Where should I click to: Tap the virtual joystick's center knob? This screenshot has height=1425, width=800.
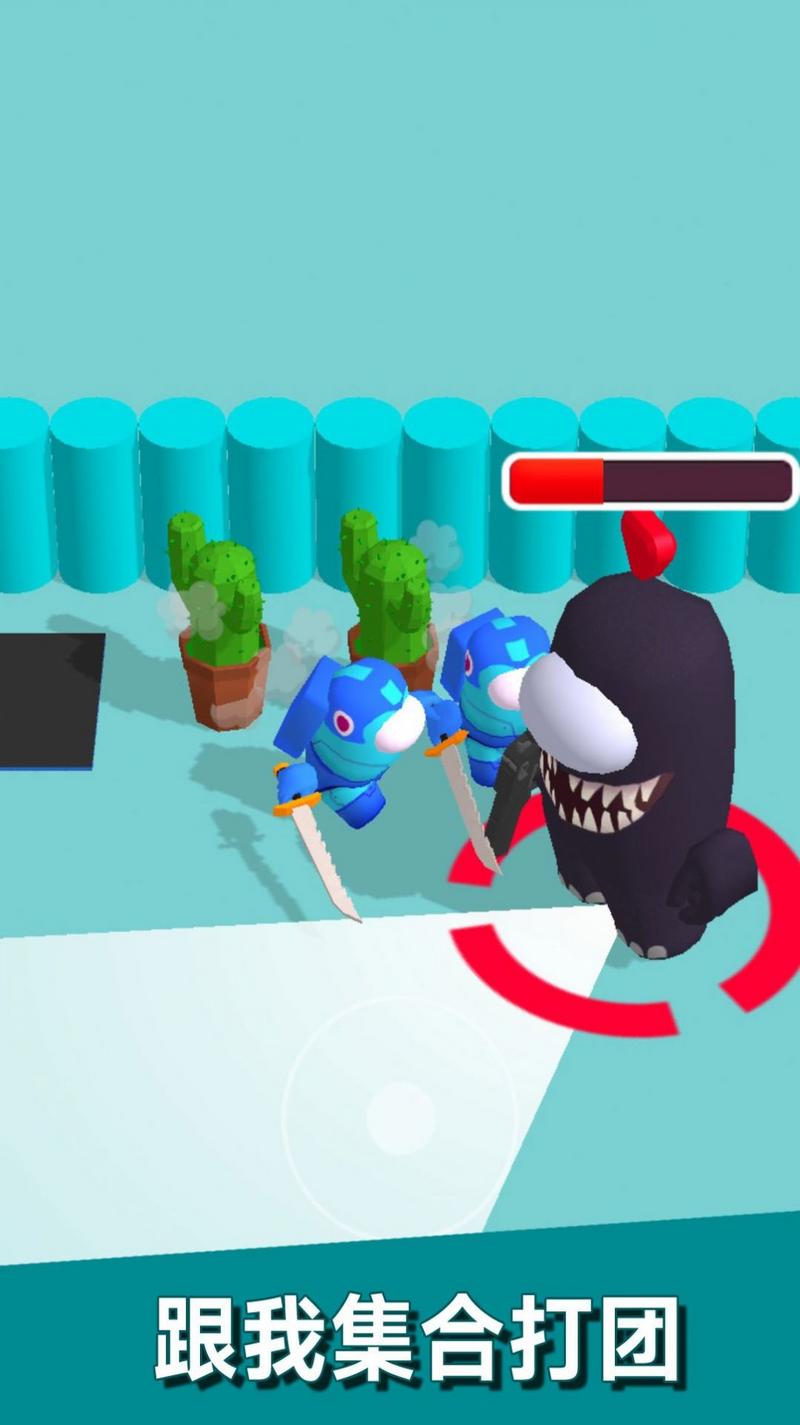(400, 1116)
